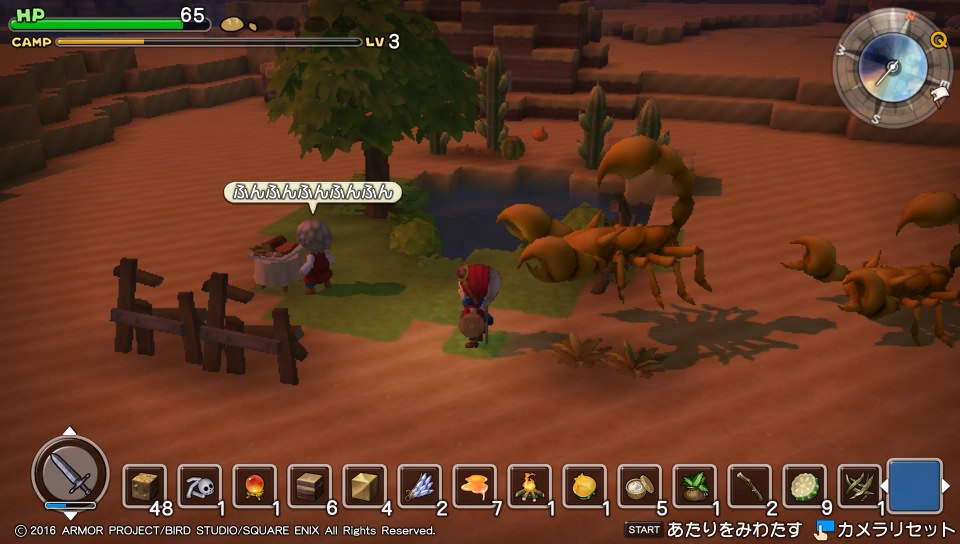This screenshot has height=544, width=960.
Task: Select the empty blue highlighted hotbar slot
Action: click(914, 486)
